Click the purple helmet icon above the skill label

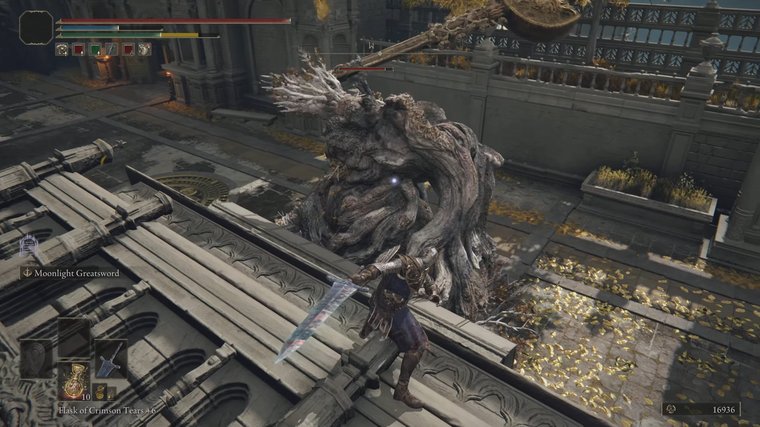pyautogui.click(x=29, y=243)
